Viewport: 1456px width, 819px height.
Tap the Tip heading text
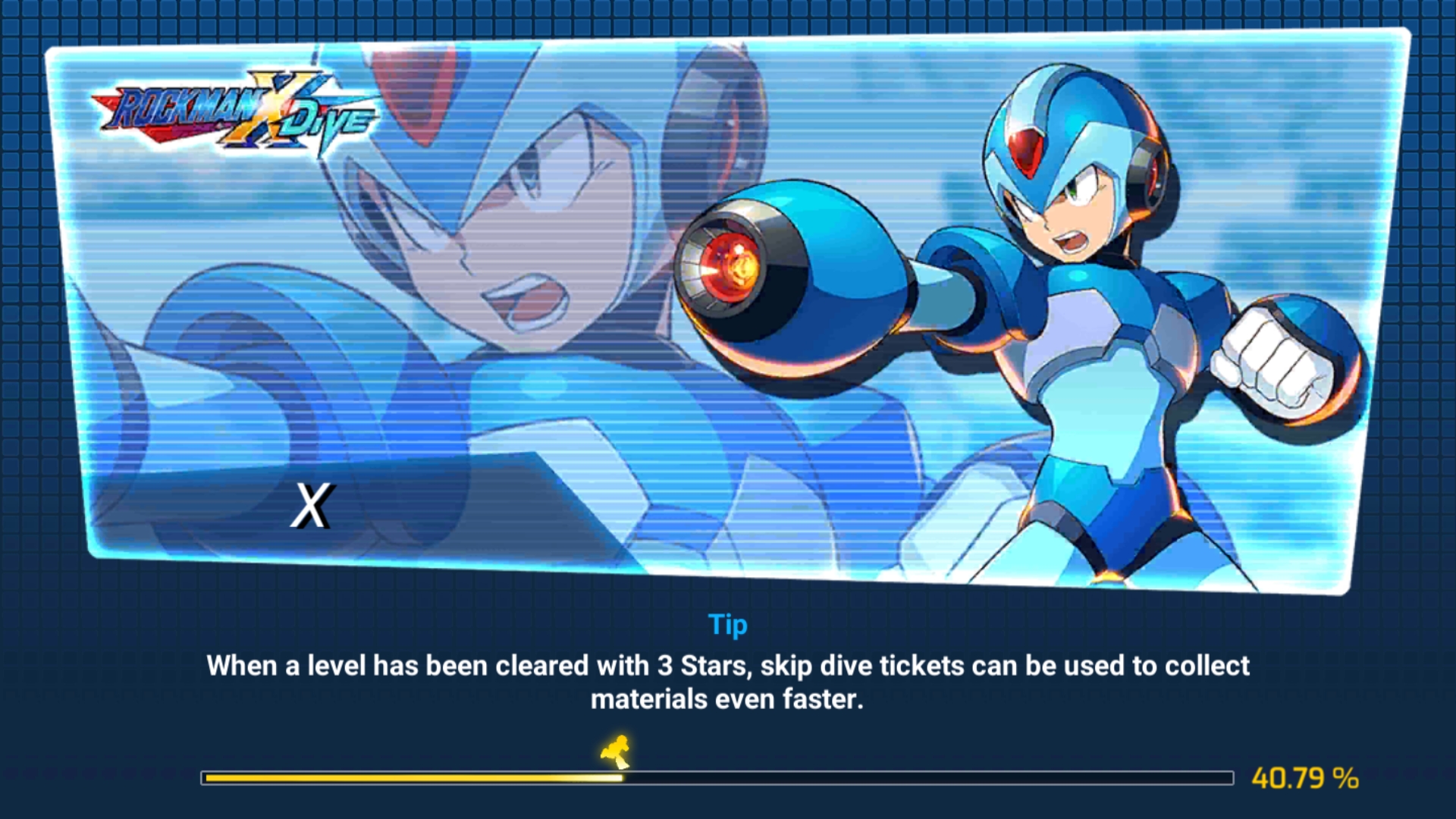727,624
